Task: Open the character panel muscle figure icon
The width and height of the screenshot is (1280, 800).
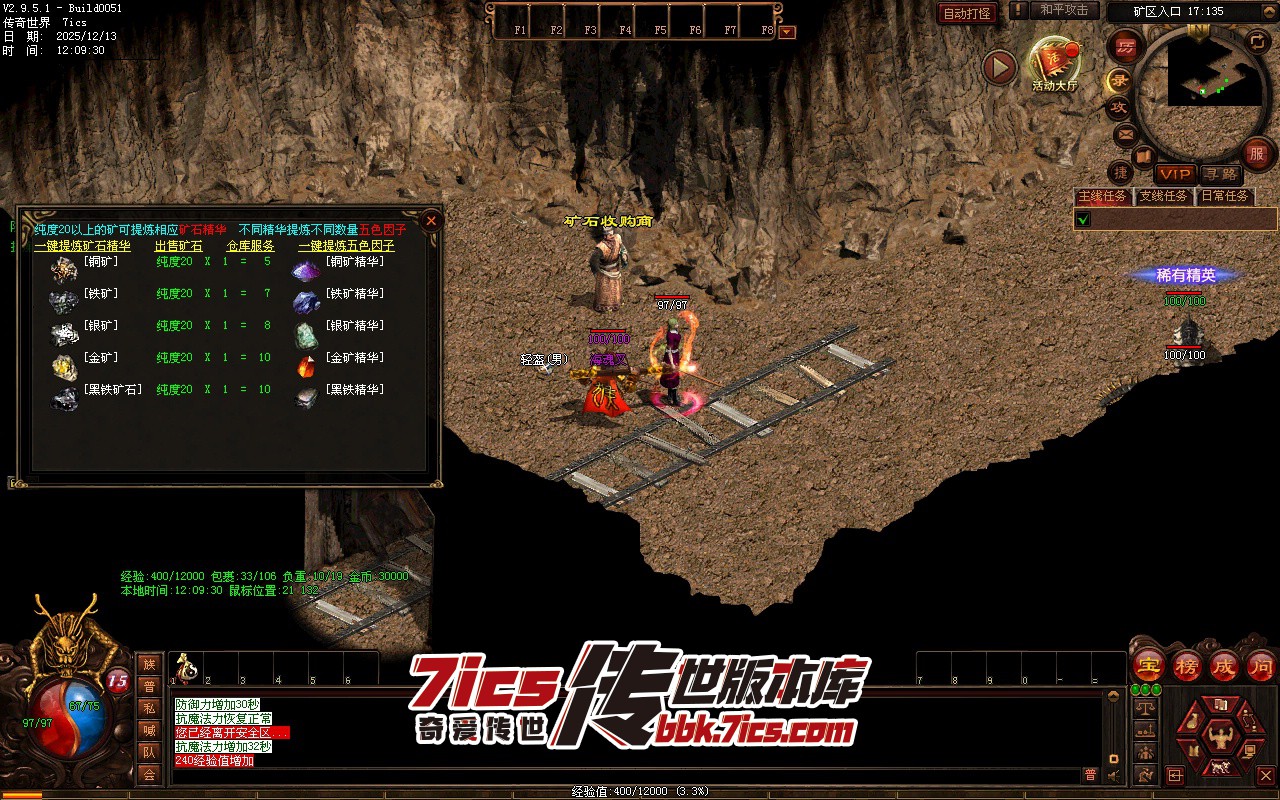Action: tap(1218, 739)
